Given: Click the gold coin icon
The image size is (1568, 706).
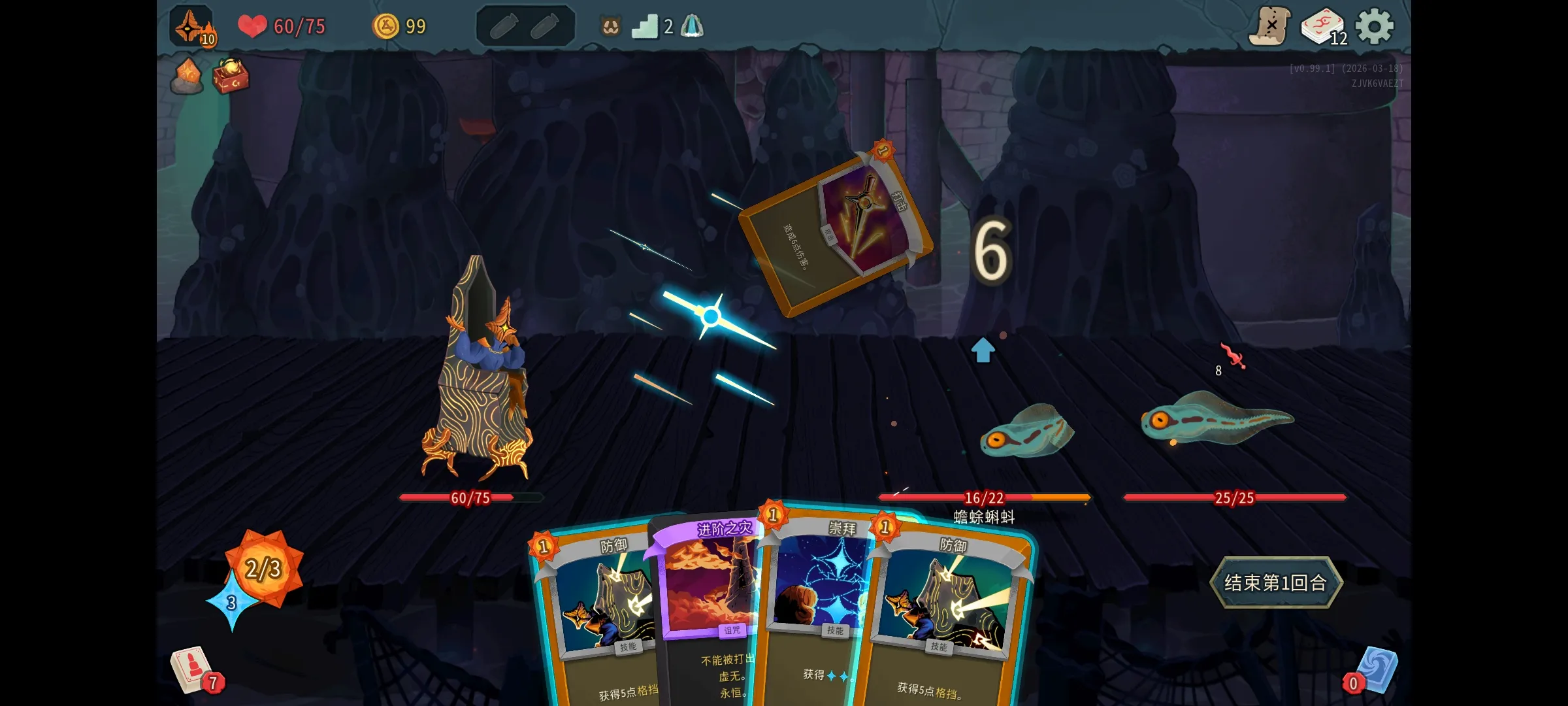Looking at the screenshot, I should (x=385, y=27).
